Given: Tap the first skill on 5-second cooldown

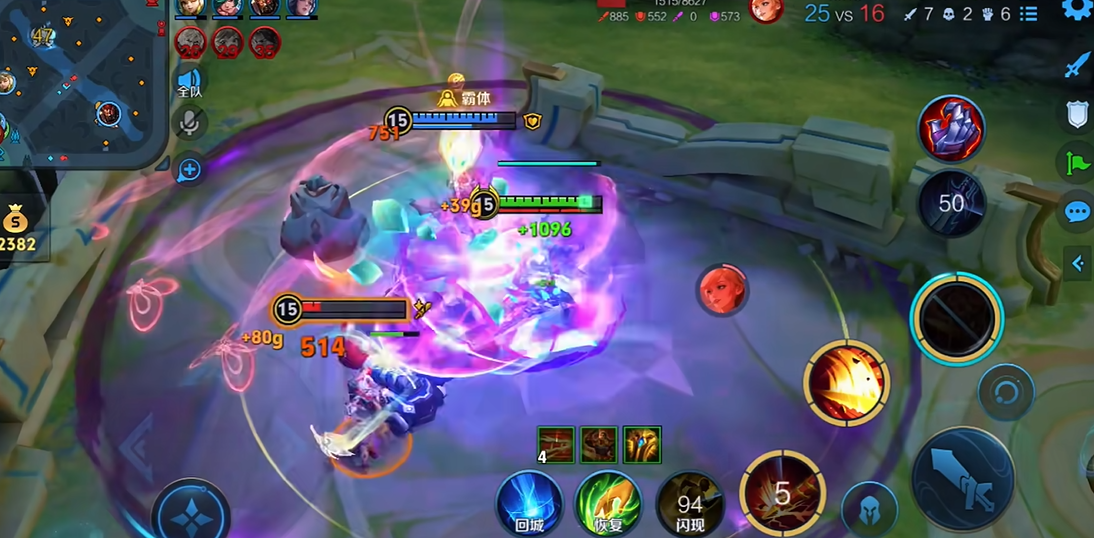Looking at the screenshot, I should point(782,492).
